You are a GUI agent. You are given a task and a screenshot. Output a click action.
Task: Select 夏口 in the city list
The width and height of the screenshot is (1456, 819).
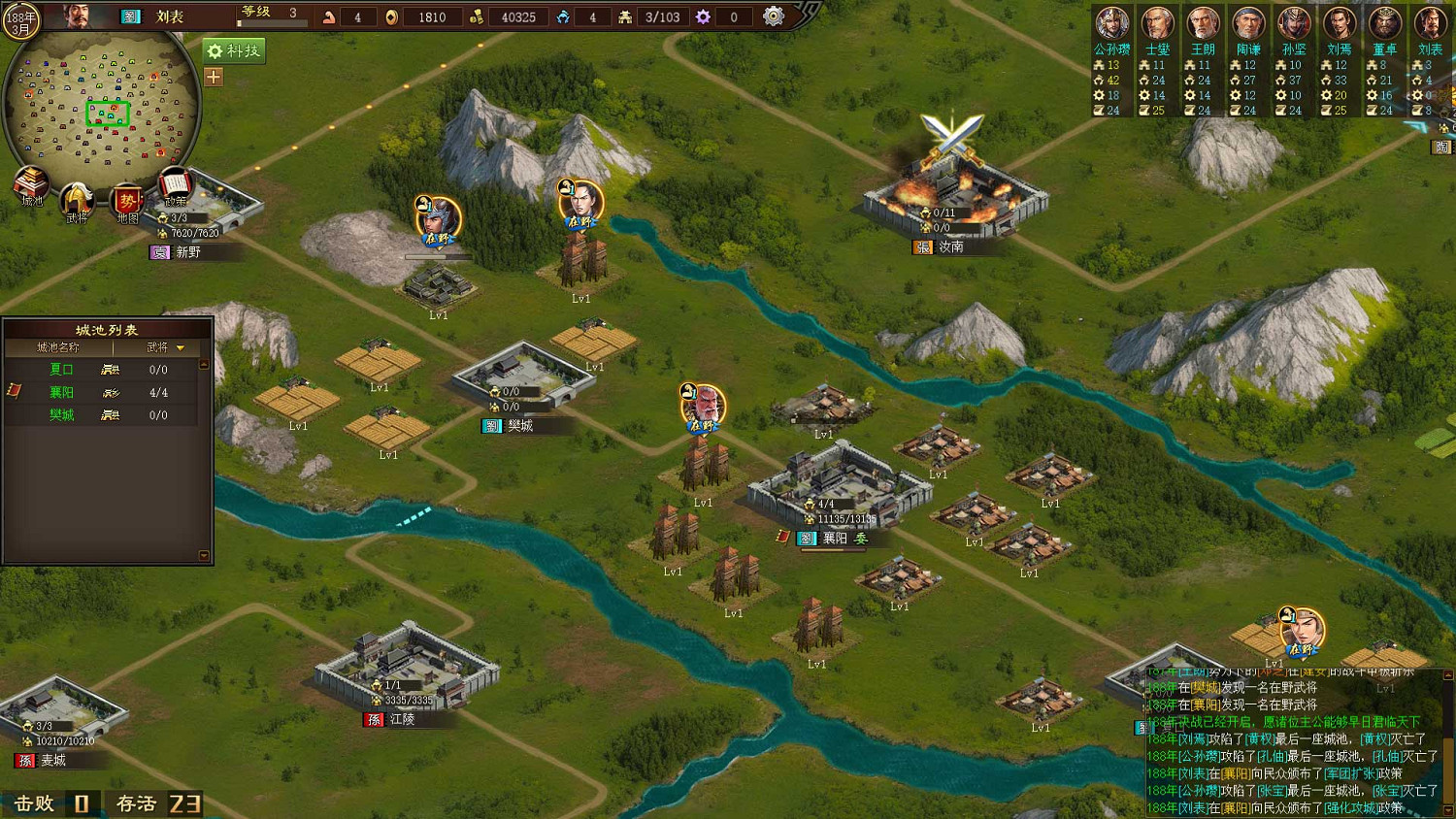(x=60, y=370)
